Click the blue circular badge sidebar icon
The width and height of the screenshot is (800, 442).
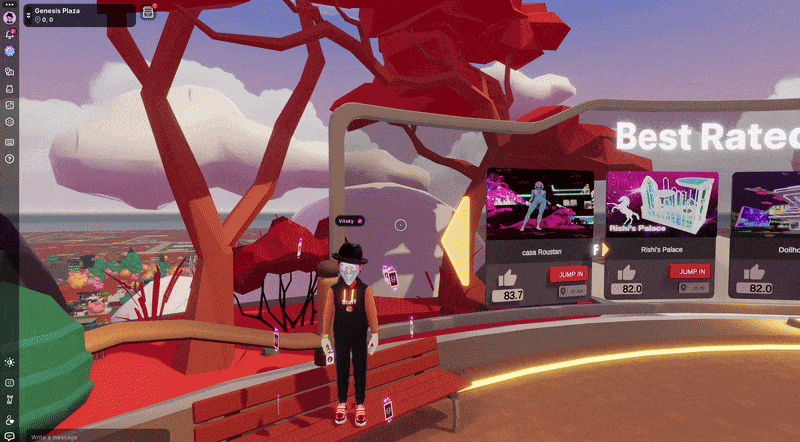point(9,51)
